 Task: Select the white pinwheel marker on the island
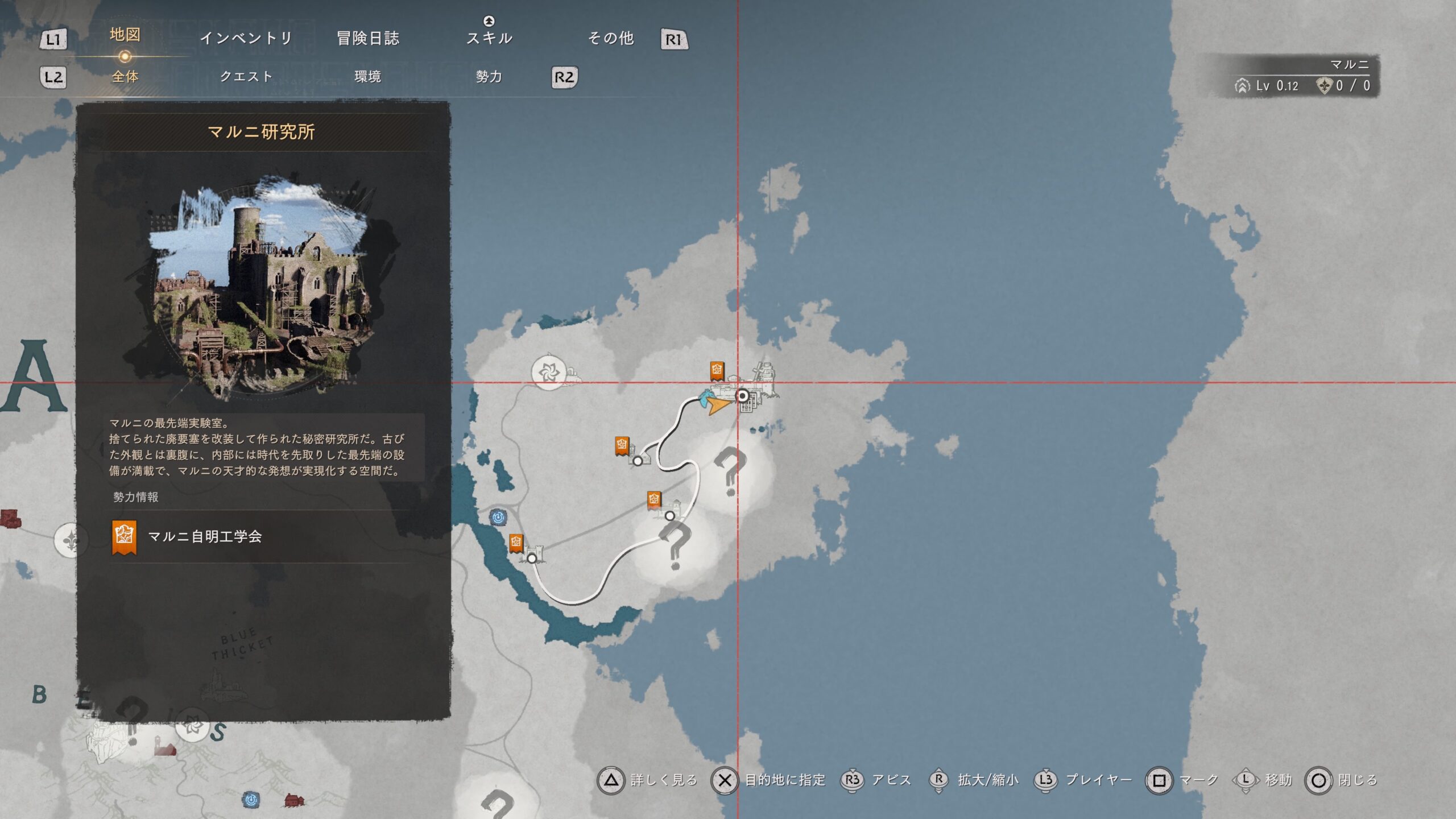coord(549,373)
